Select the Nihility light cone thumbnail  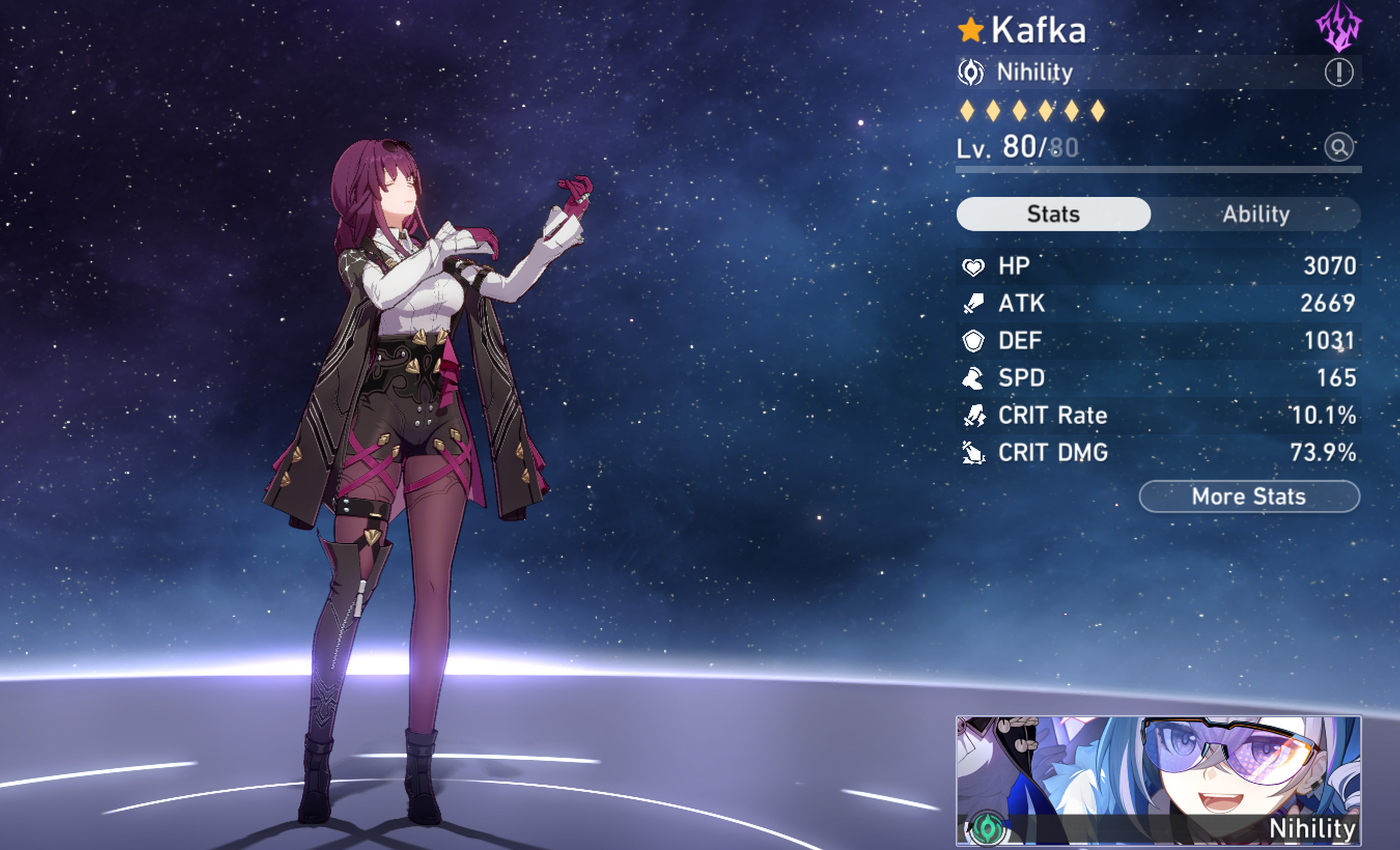1158,780
